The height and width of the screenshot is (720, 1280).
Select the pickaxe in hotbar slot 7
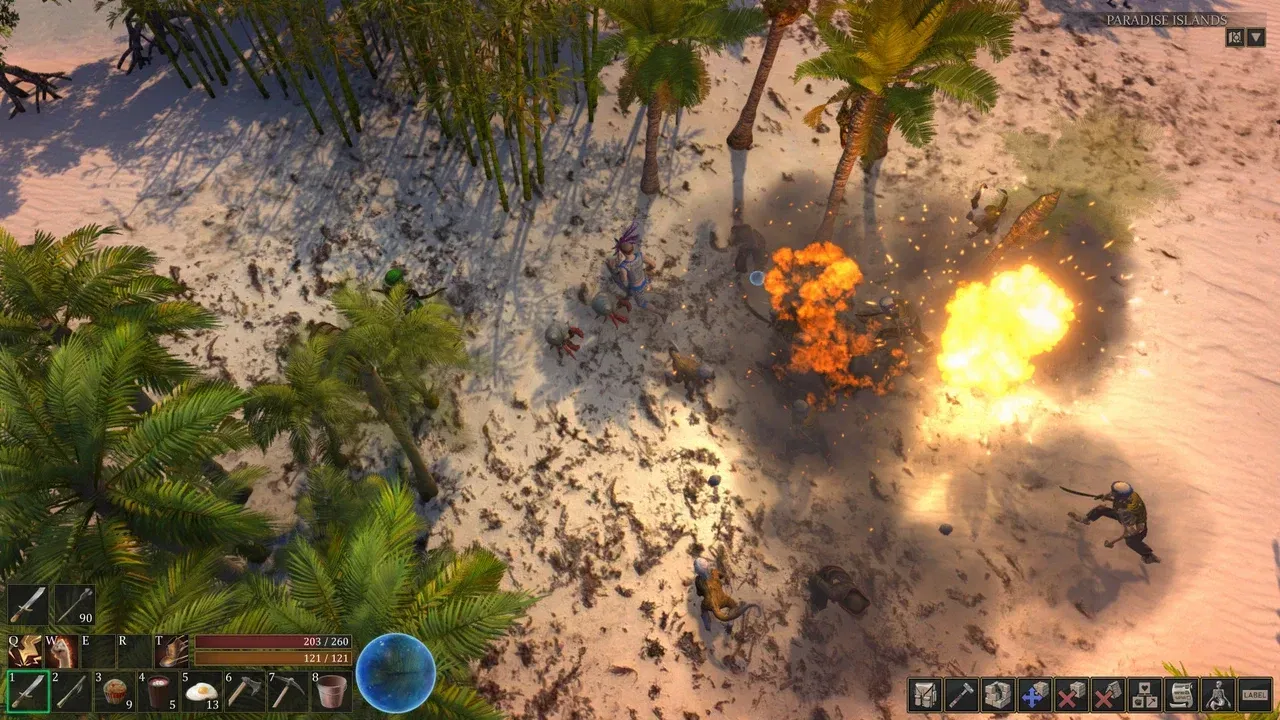click(288, 691)
